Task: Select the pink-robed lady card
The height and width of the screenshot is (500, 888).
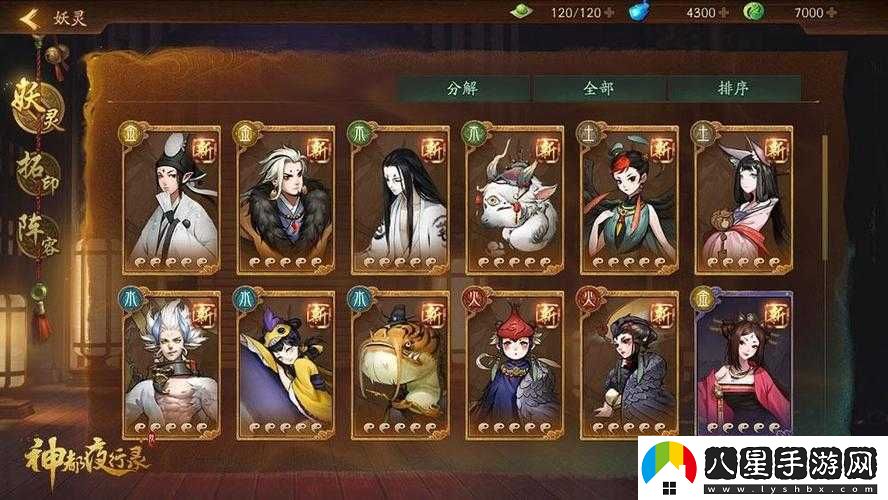Action: (743, 365)
